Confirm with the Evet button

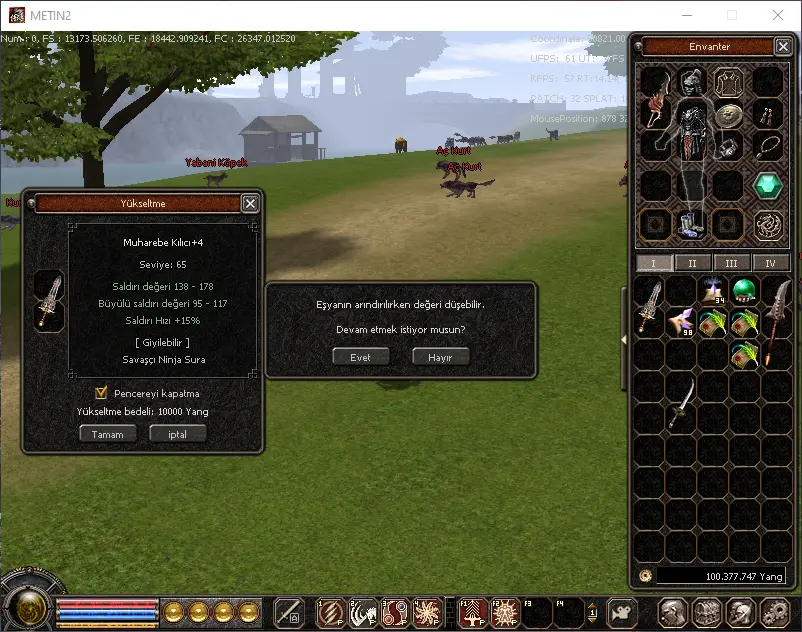click(360, 357)
